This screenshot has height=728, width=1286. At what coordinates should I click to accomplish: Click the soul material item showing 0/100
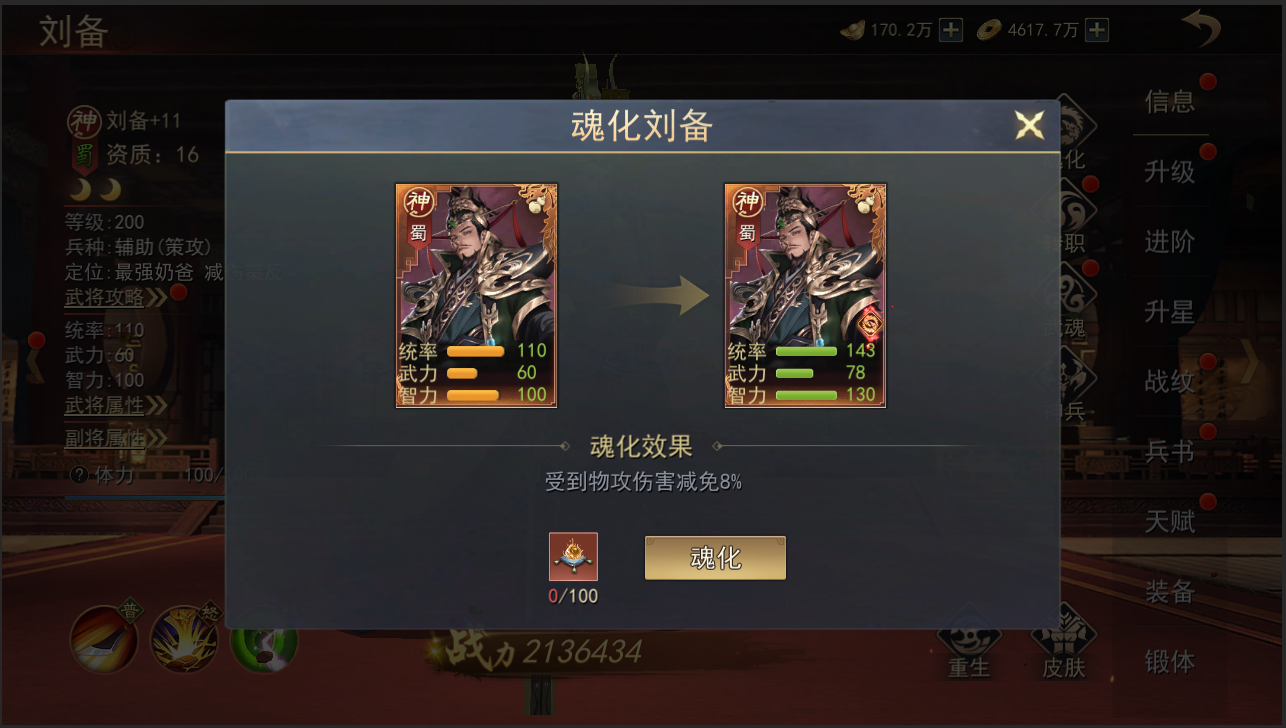coord(572,557)
